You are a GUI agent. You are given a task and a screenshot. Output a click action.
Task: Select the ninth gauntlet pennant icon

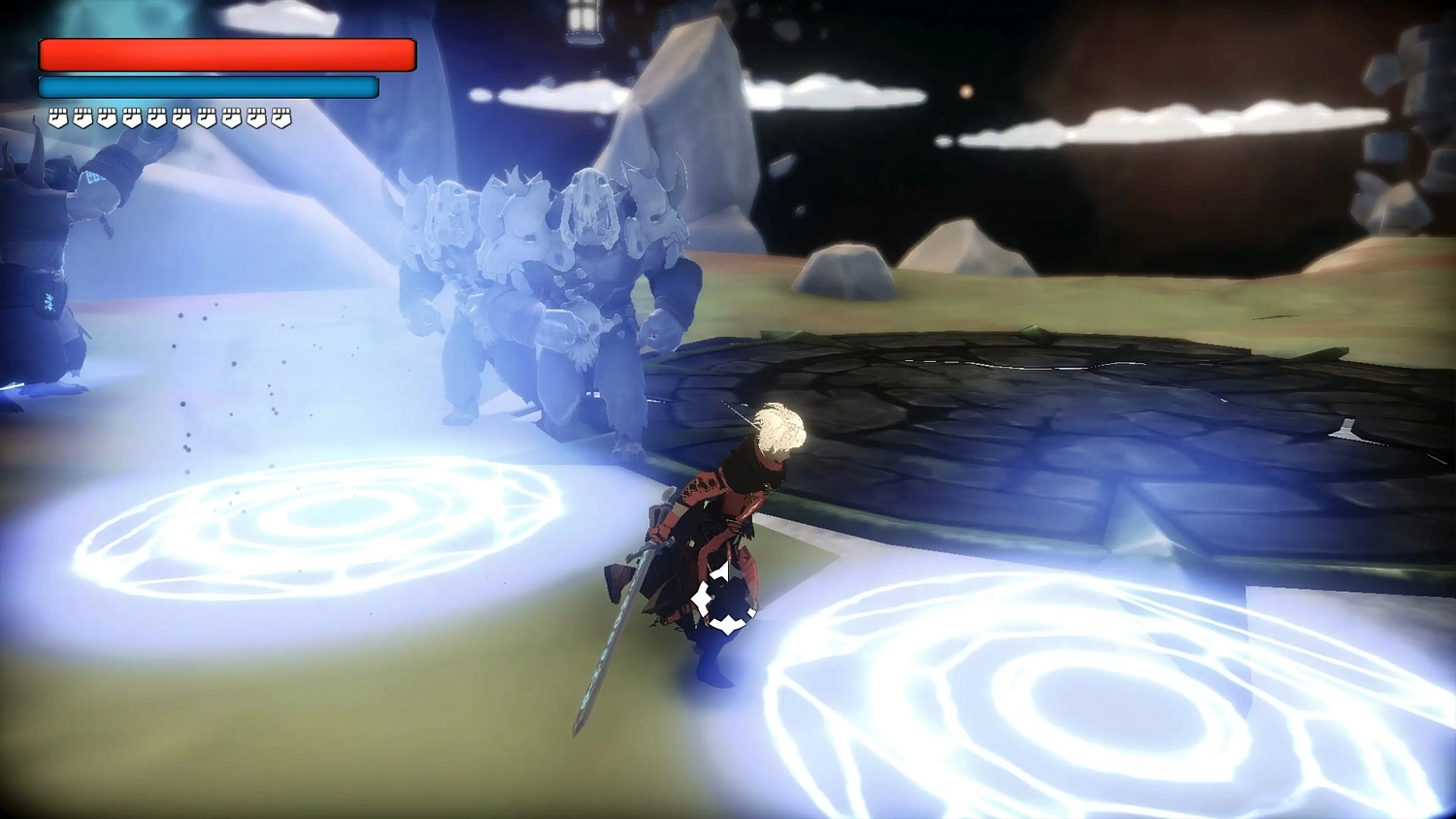pos(257,116)
